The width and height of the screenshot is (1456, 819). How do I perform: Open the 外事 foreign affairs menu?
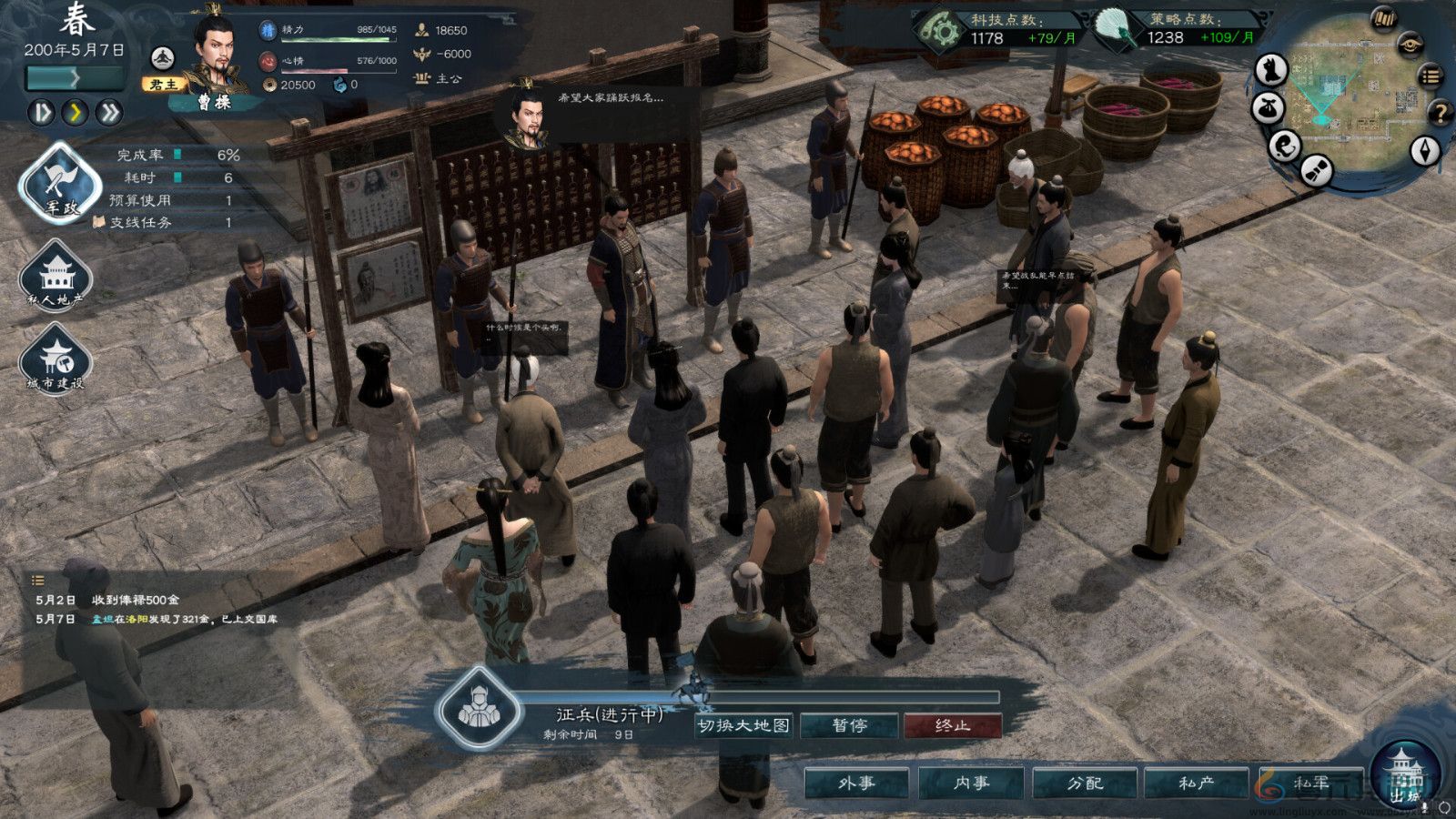click(856, 783)
